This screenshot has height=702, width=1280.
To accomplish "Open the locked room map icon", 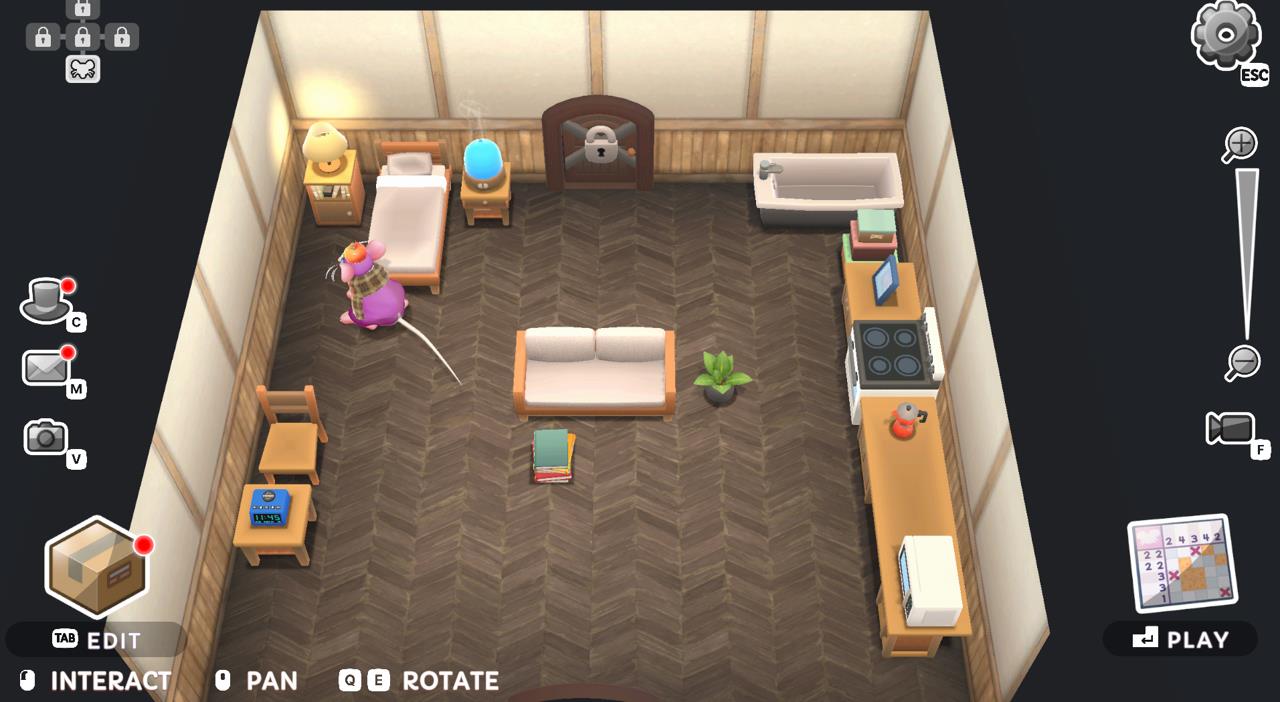I will (82, 39).
